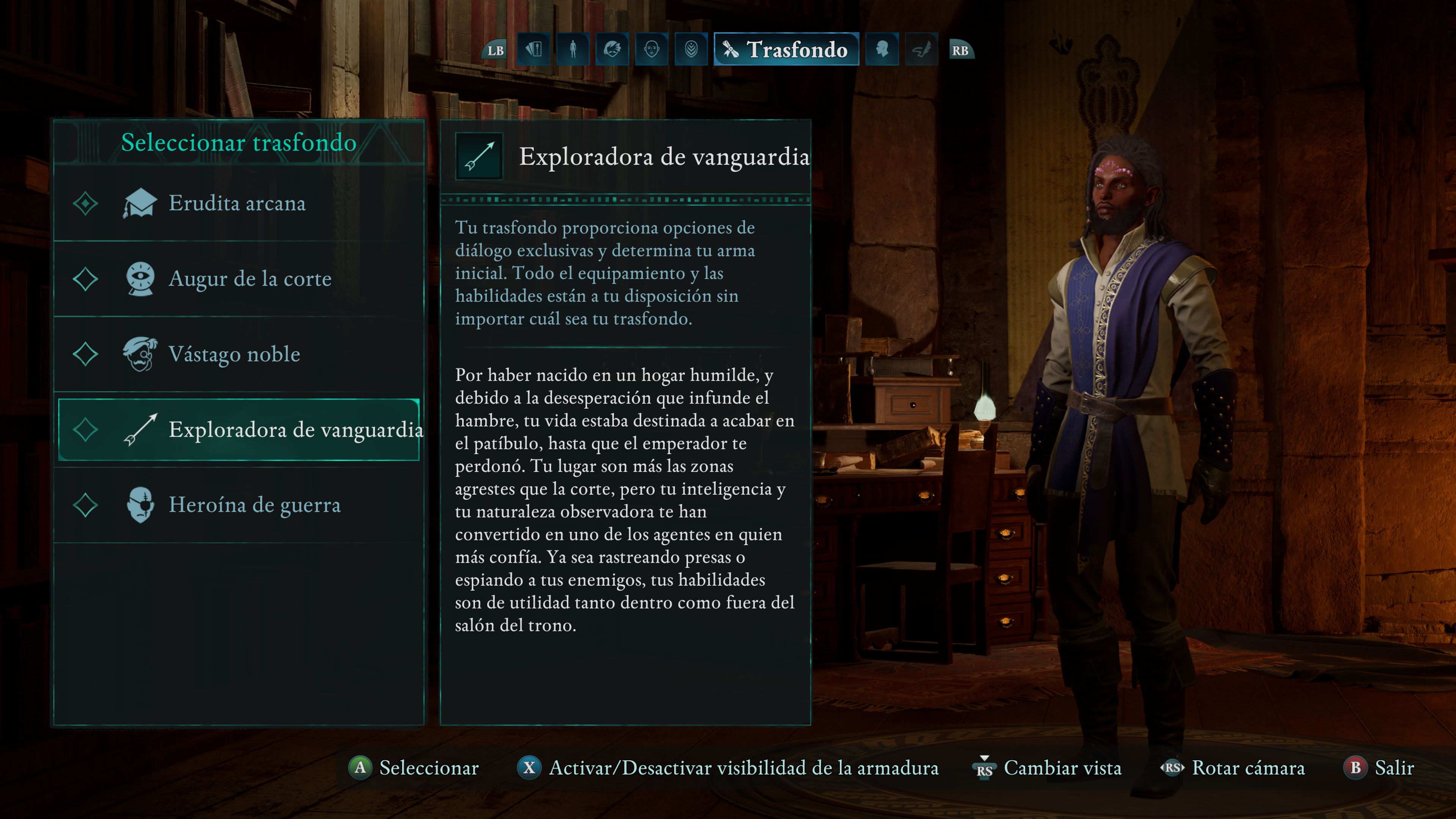This screenshot has height=819, width=1456.
Task: Switch to the cards preset tab
Action: pyautogui.click(x=533, y=50)
